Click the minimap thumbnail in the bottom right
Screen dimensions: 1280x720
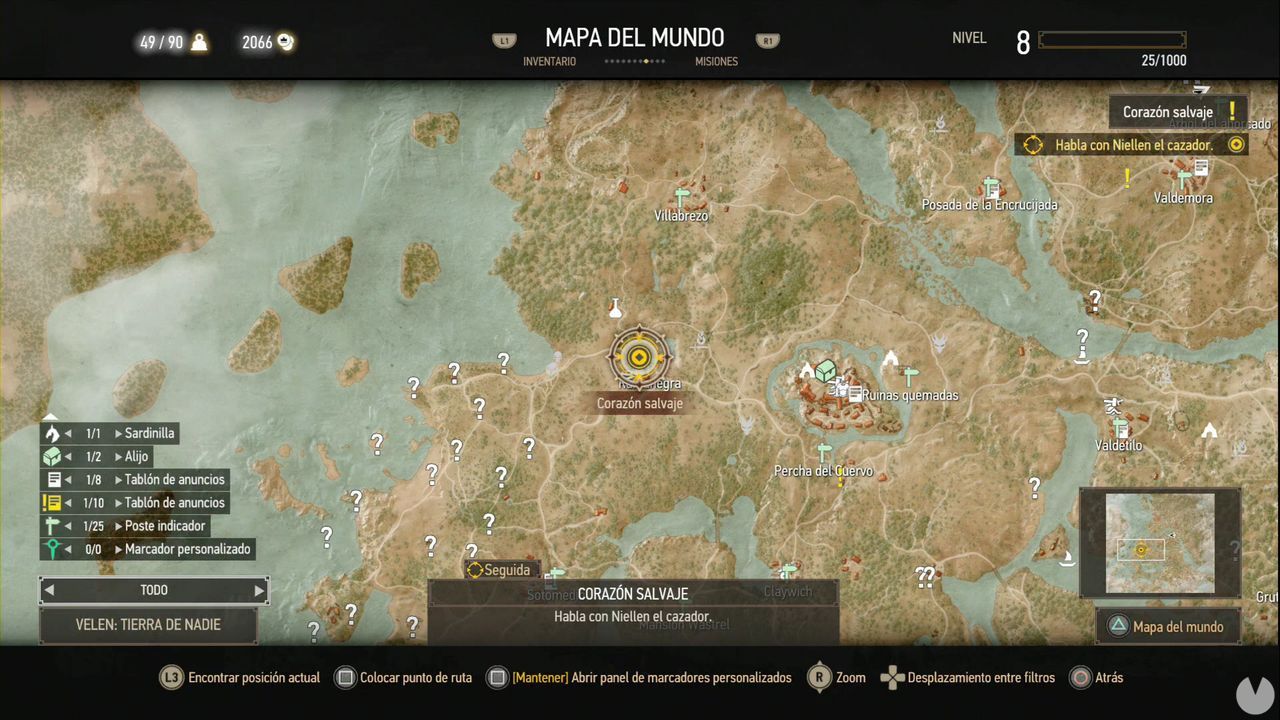[1160, 541]
